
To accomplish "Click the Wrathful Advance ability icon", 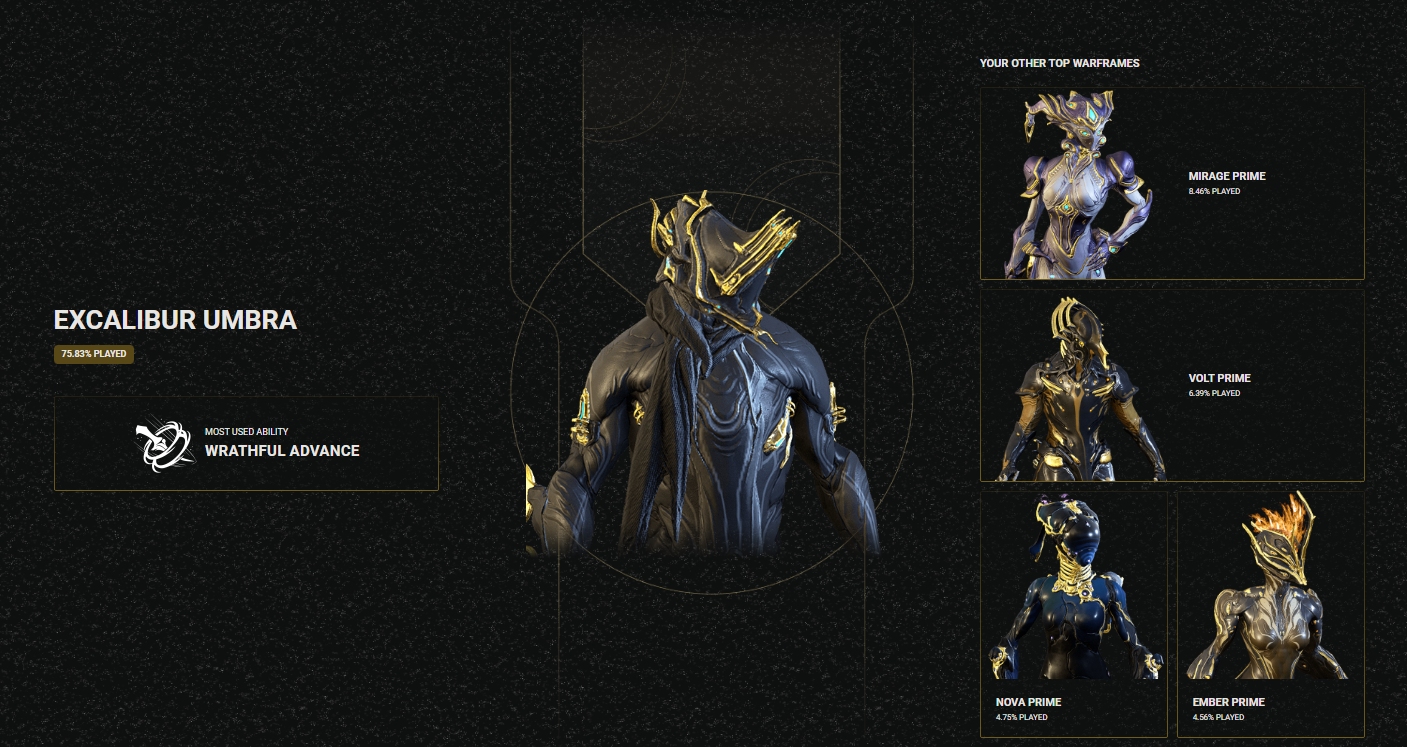I will pos(165,444).
